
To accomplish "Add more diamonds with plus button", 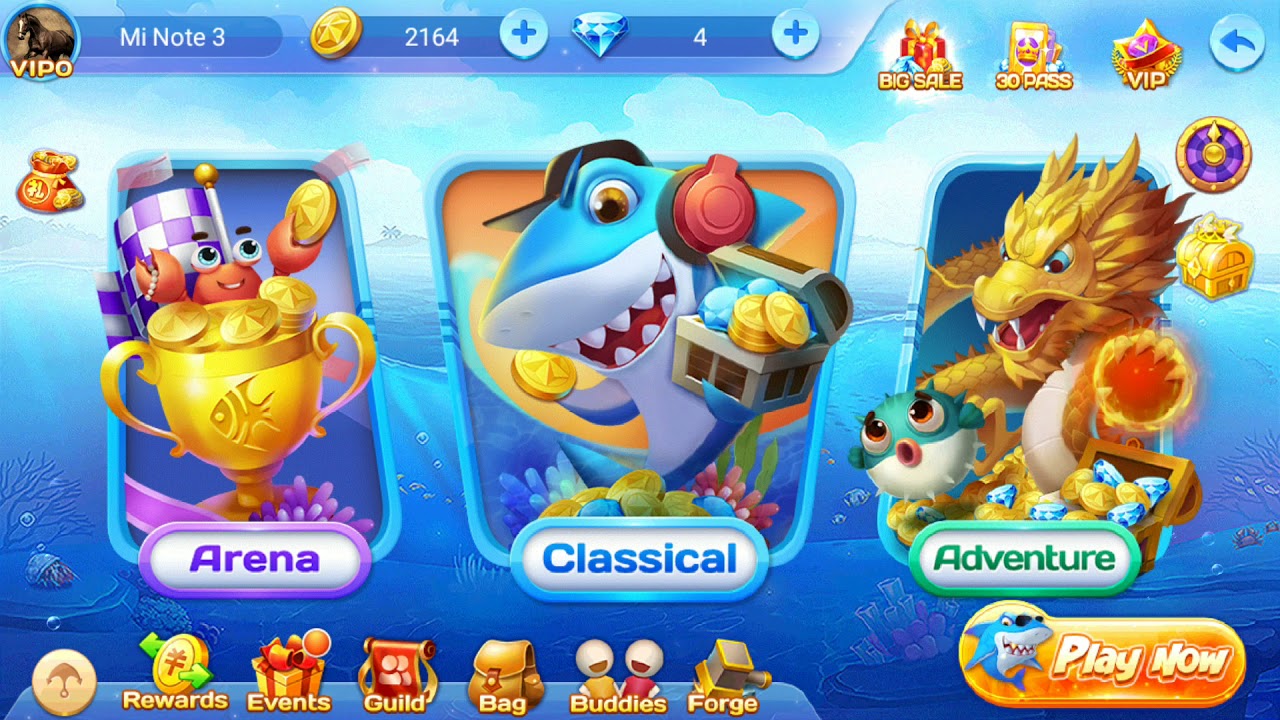I will pos(795,36).
